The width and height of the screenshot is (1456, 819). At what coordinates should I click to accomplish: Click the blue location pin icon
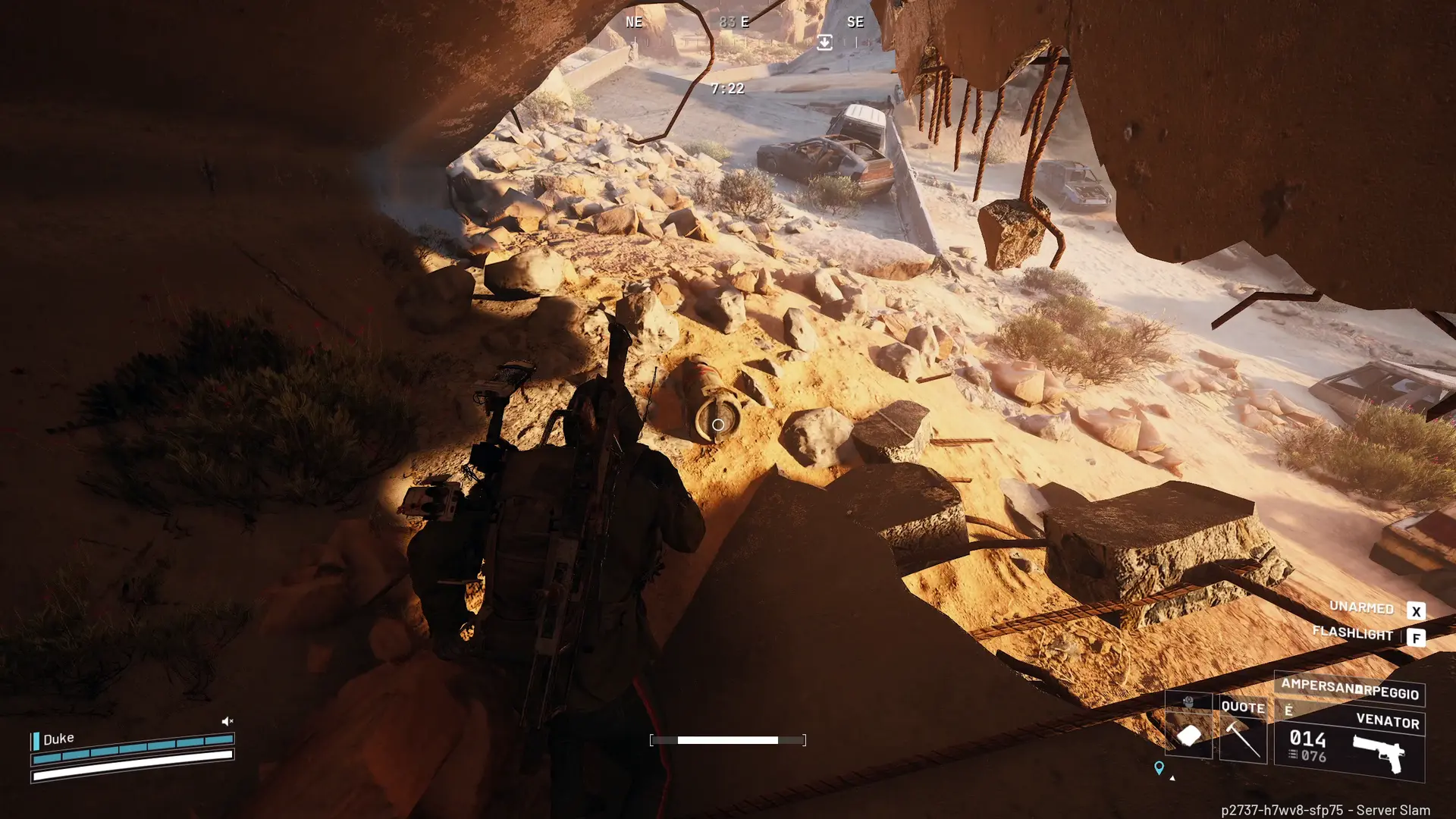(1159, 768)
